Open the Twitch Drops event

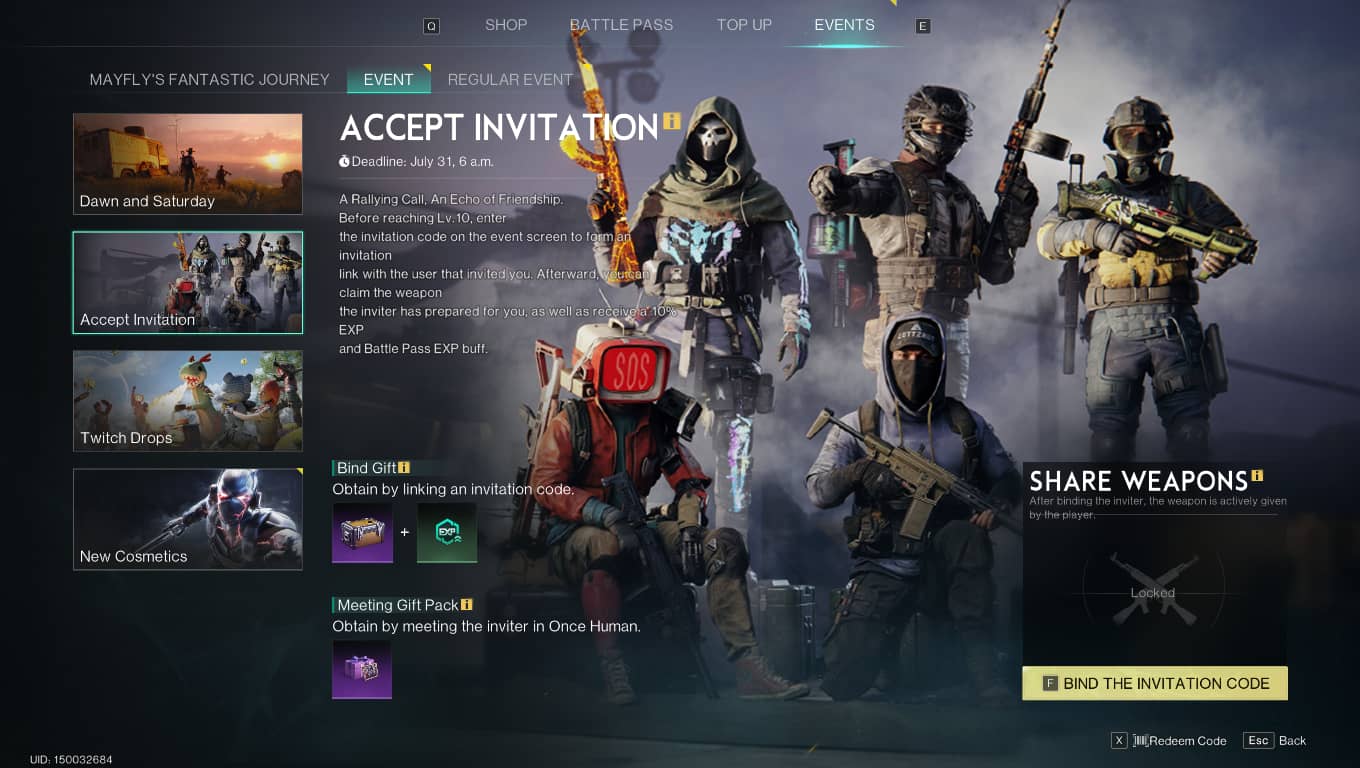click(x=187, y=400)
